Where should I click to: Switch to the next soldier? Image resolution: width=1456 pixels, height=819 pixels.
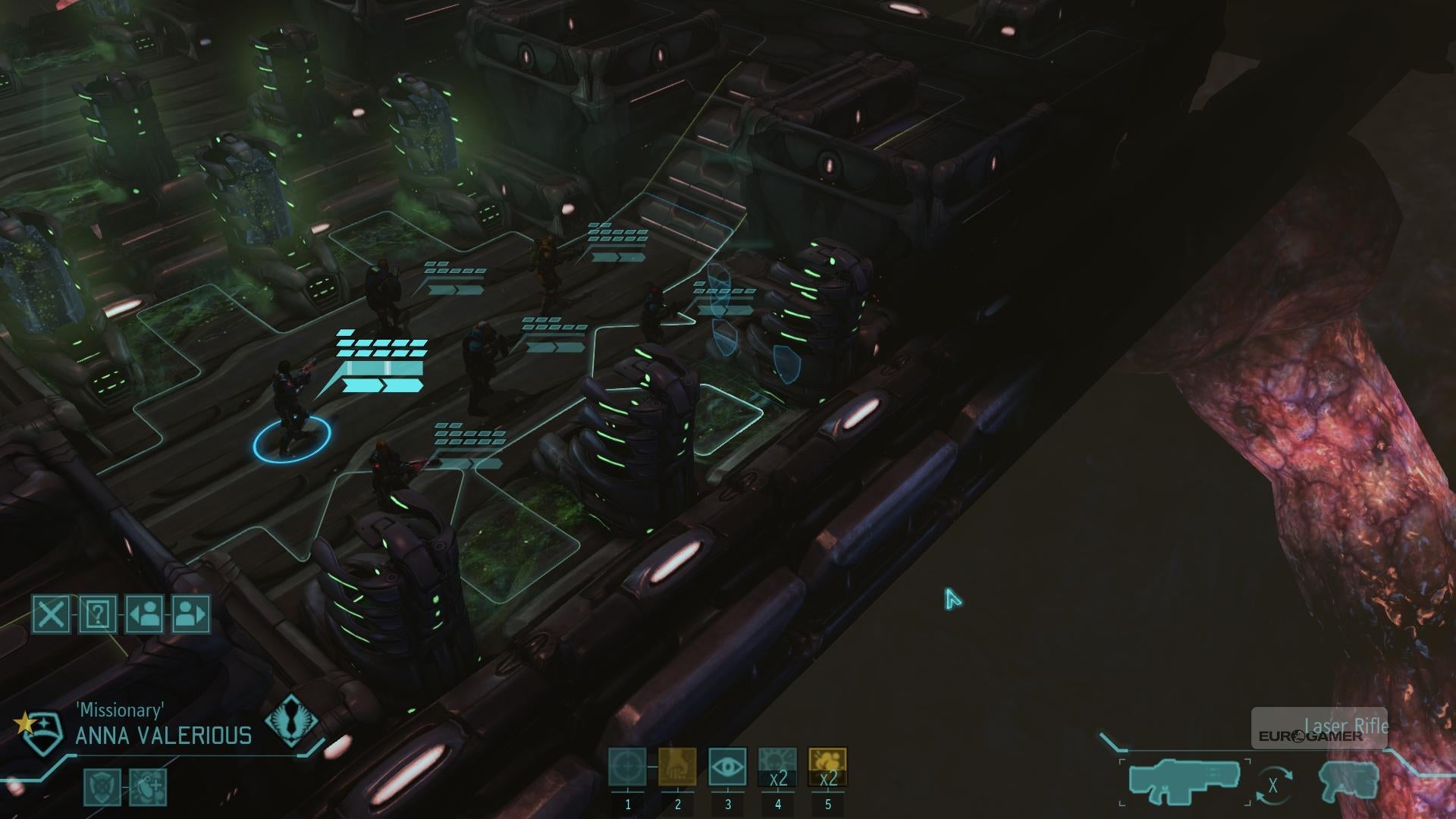191,613
